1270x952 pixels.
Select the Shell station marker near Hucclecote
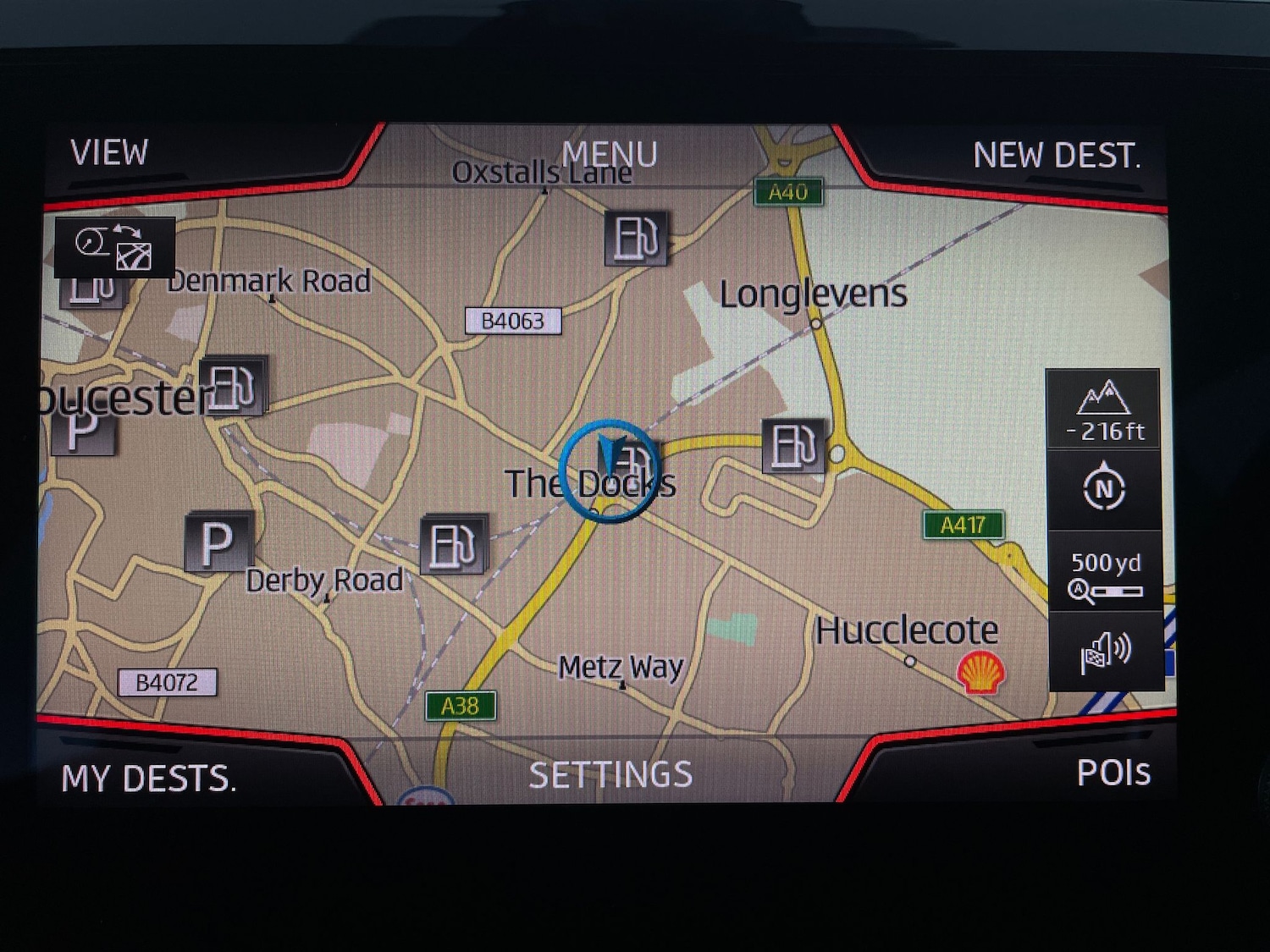pos(980,673)
